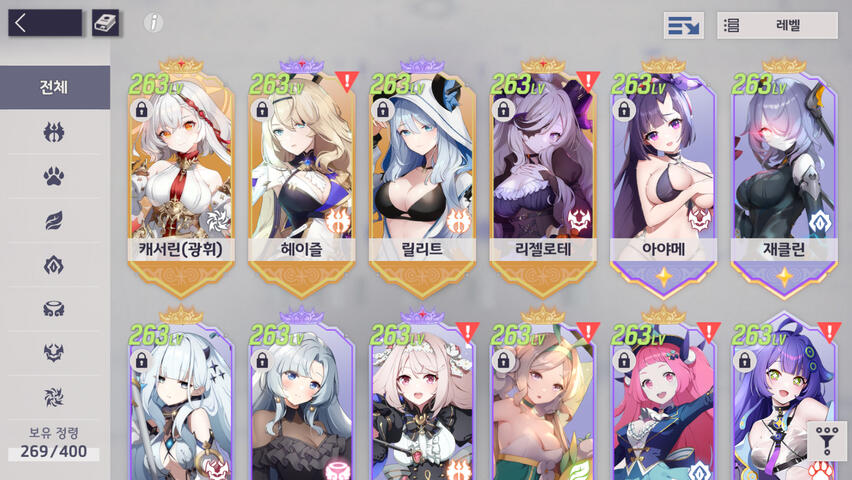Viewport: 852px width, 480px height.
Task: Open the funnel filter button
Action: tap(827, 440)
